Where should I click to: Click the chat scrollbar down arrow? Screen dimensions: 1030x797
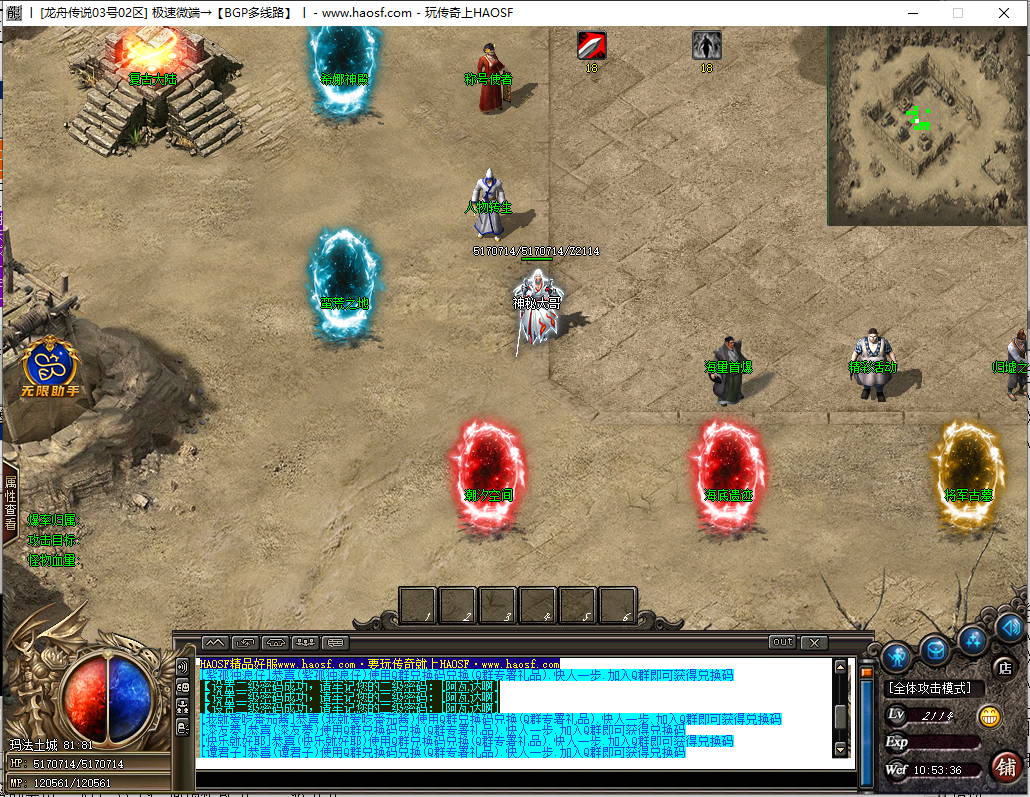(840, 749)
